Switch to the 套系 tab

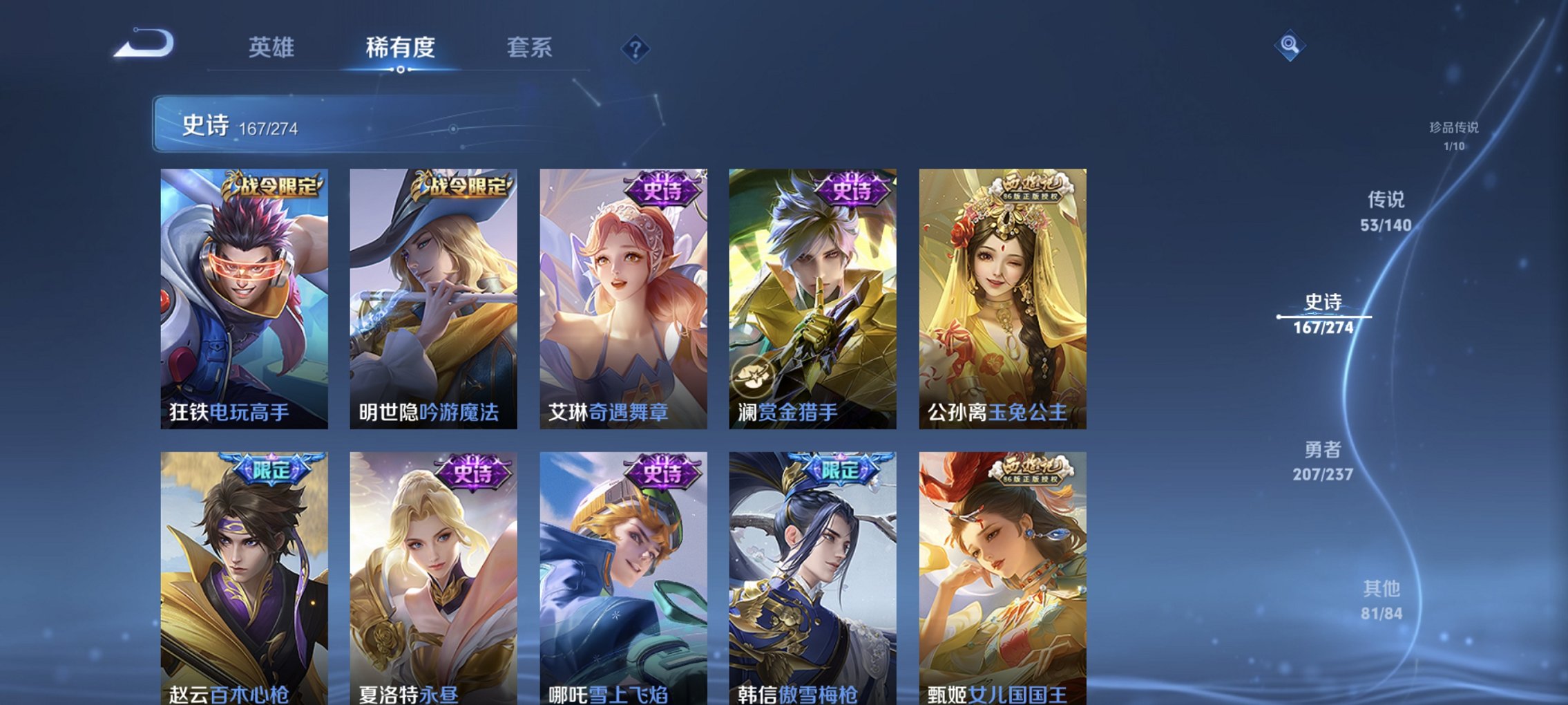click(528, 48)
